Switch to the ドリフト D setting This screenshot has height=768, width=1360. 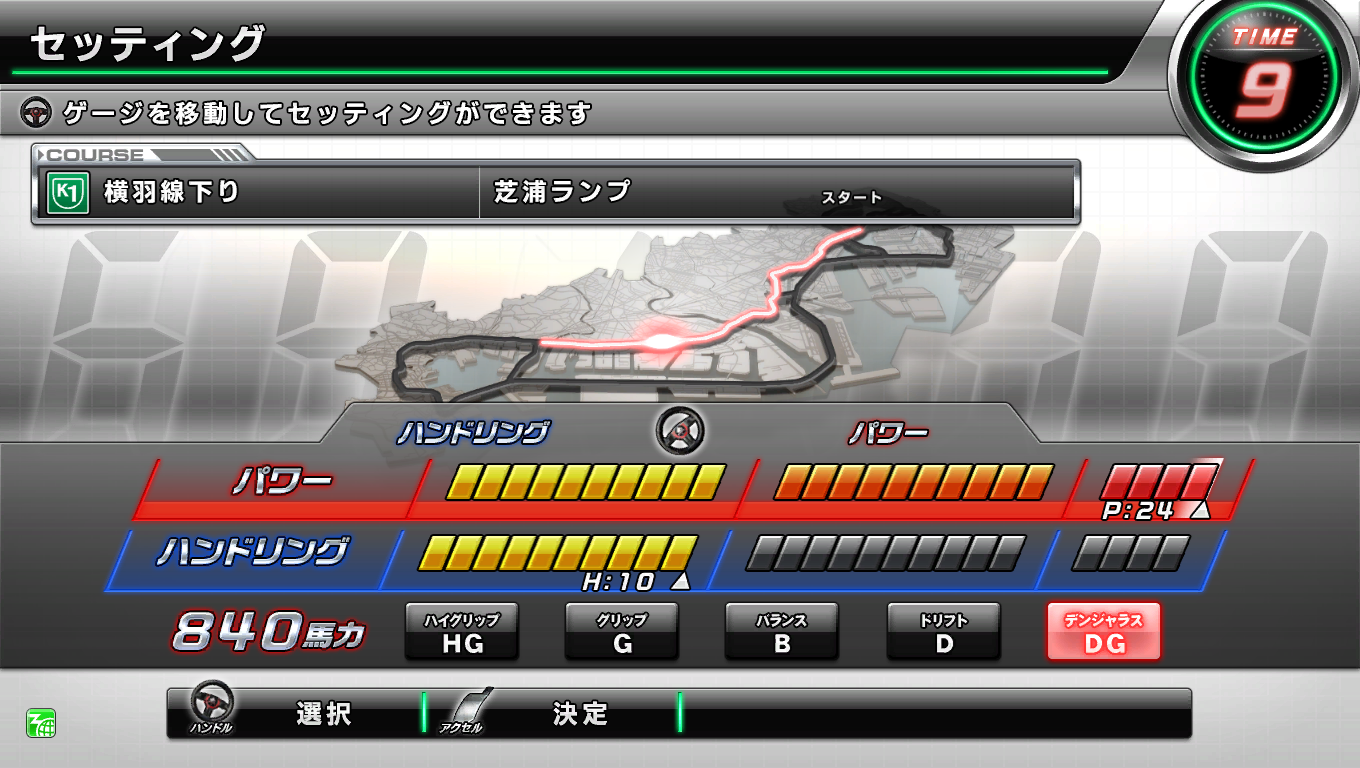tap(944, 632)
